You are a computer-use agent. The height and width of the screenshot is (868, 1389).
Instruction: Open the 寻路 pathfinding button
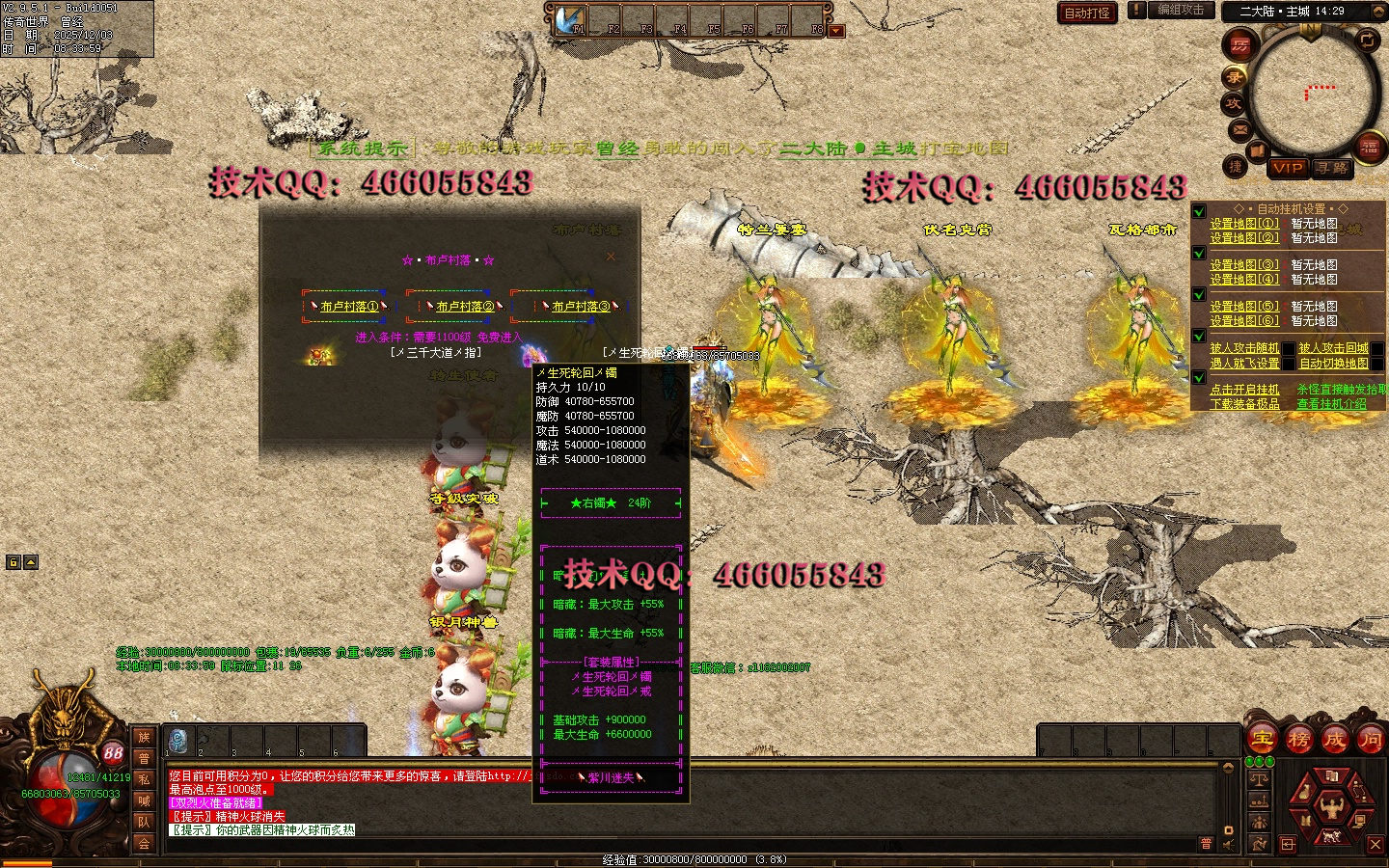pyautogui.click(x=1332, y=168)
